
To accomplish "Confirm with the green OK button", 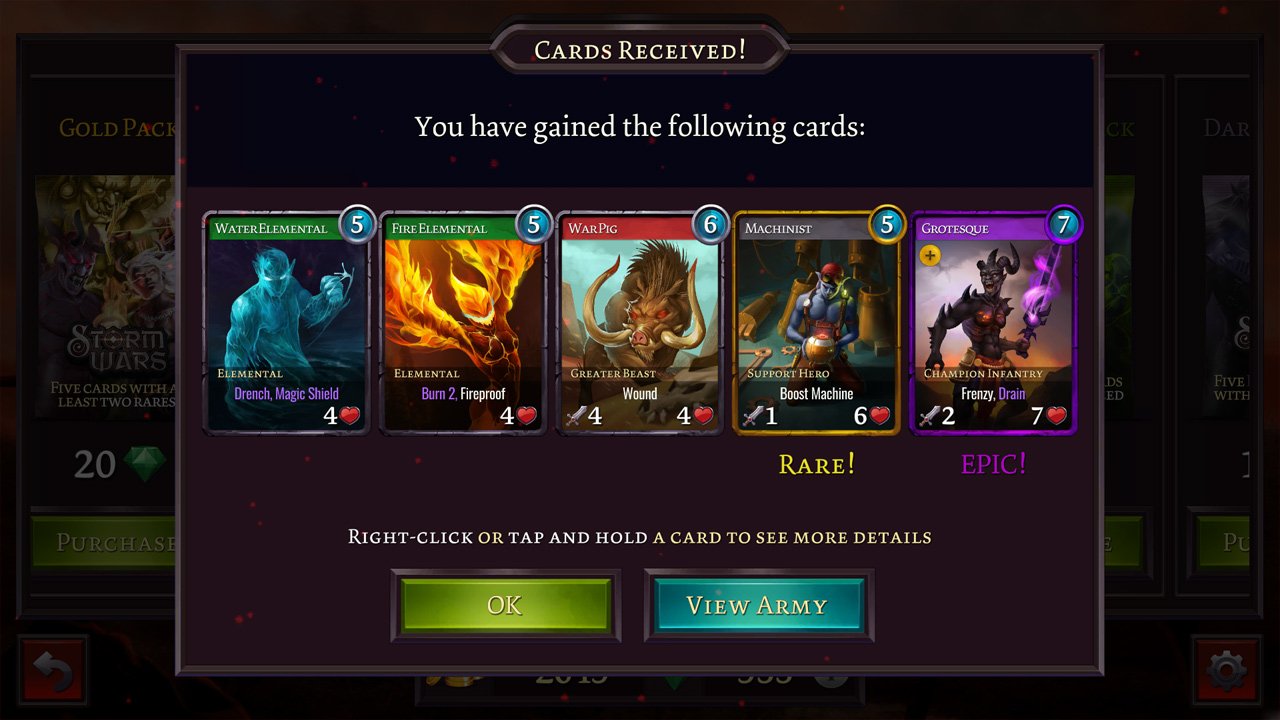I will [505, 605].
